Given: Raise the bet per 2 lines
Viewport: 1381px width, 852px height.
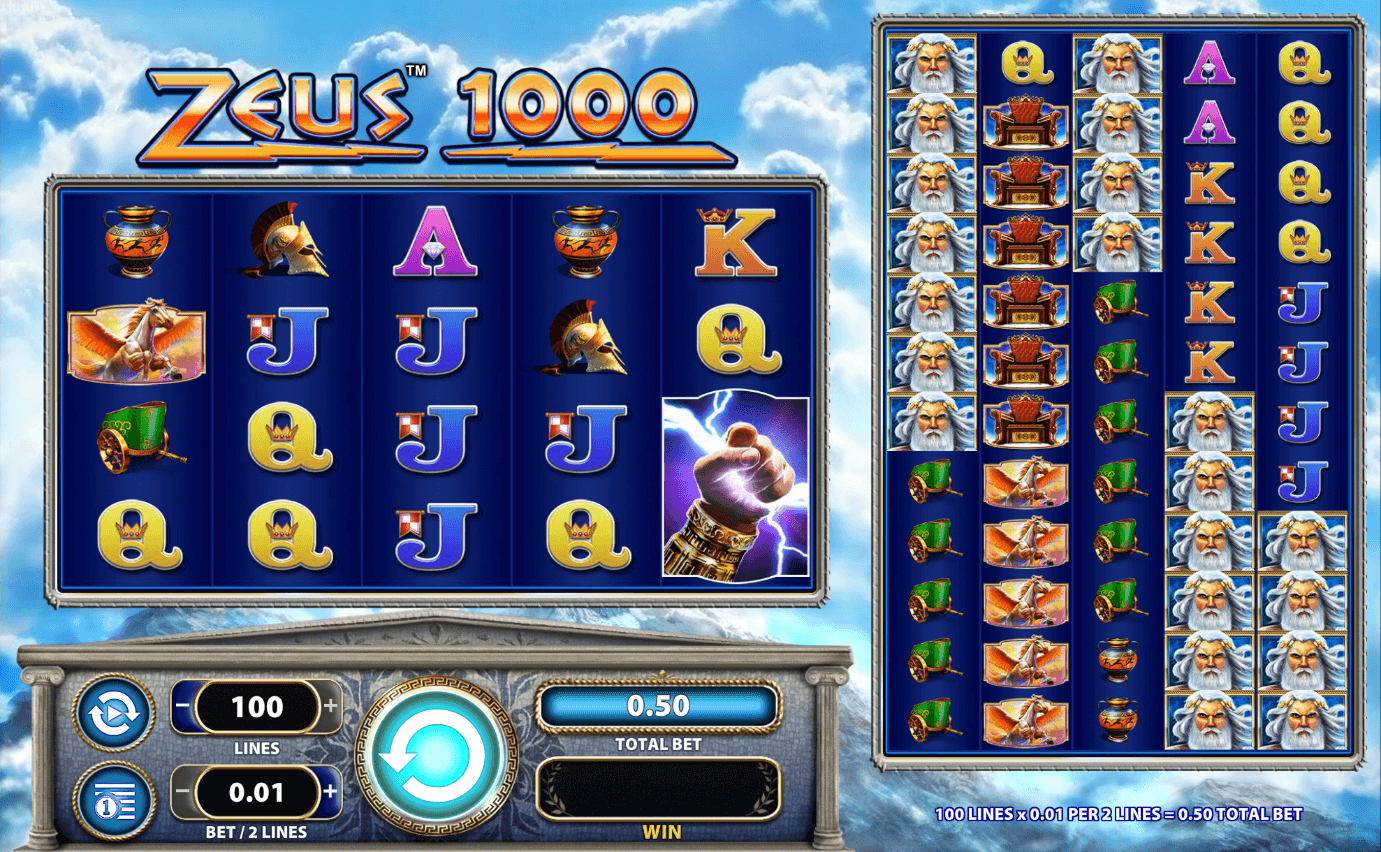Looking at the screenshot, I should point(331,794).
